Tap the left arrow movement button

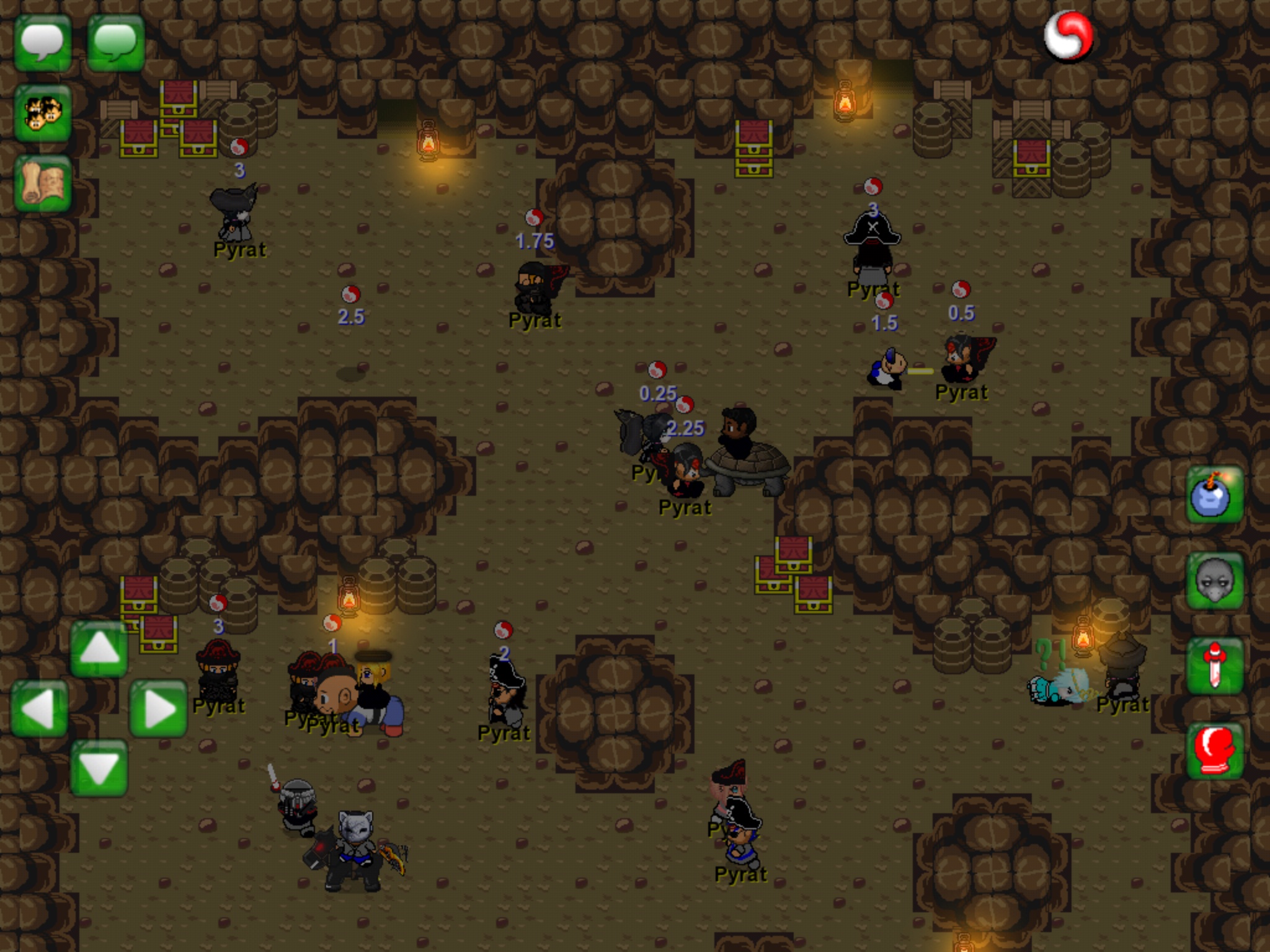pos(39,708)
